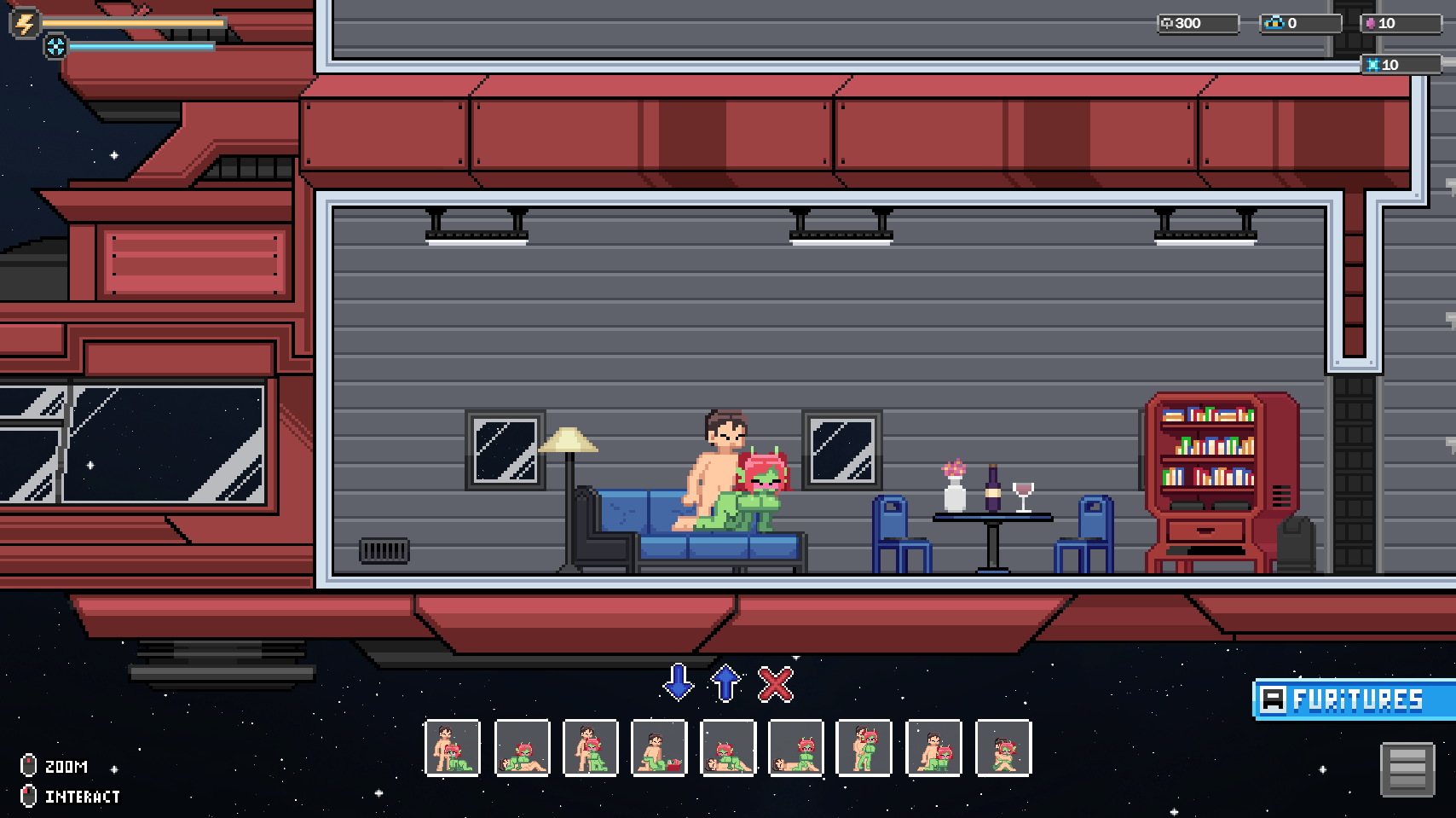Image resolution: width=1456 pixels, height=818 pixels.
Task: Click the coin currency counter showing 300
Action: pyautogui.click(x=1193, y=24)
